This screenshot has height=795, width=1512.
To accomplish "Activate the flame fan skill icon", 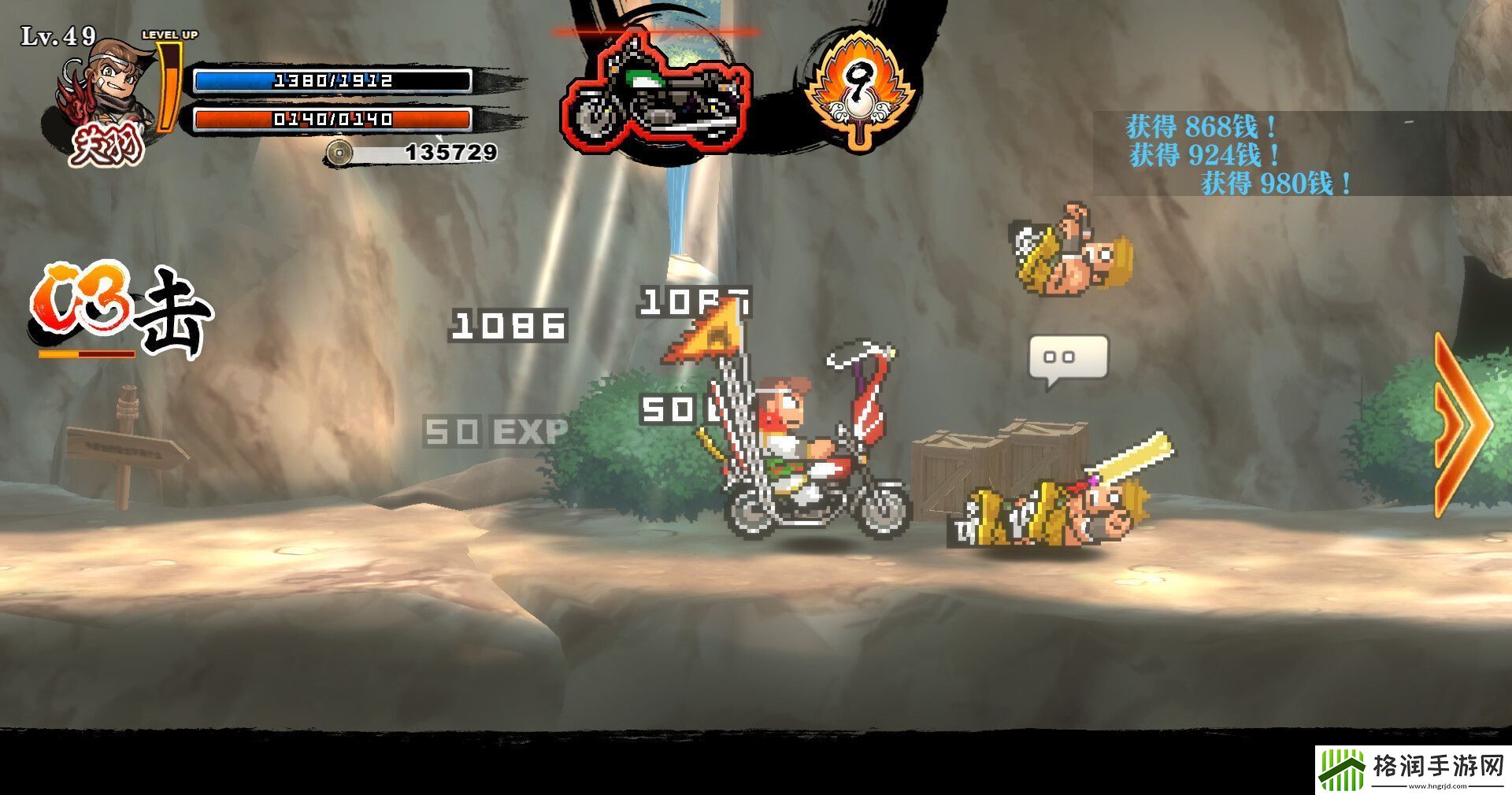I will 858,88.
